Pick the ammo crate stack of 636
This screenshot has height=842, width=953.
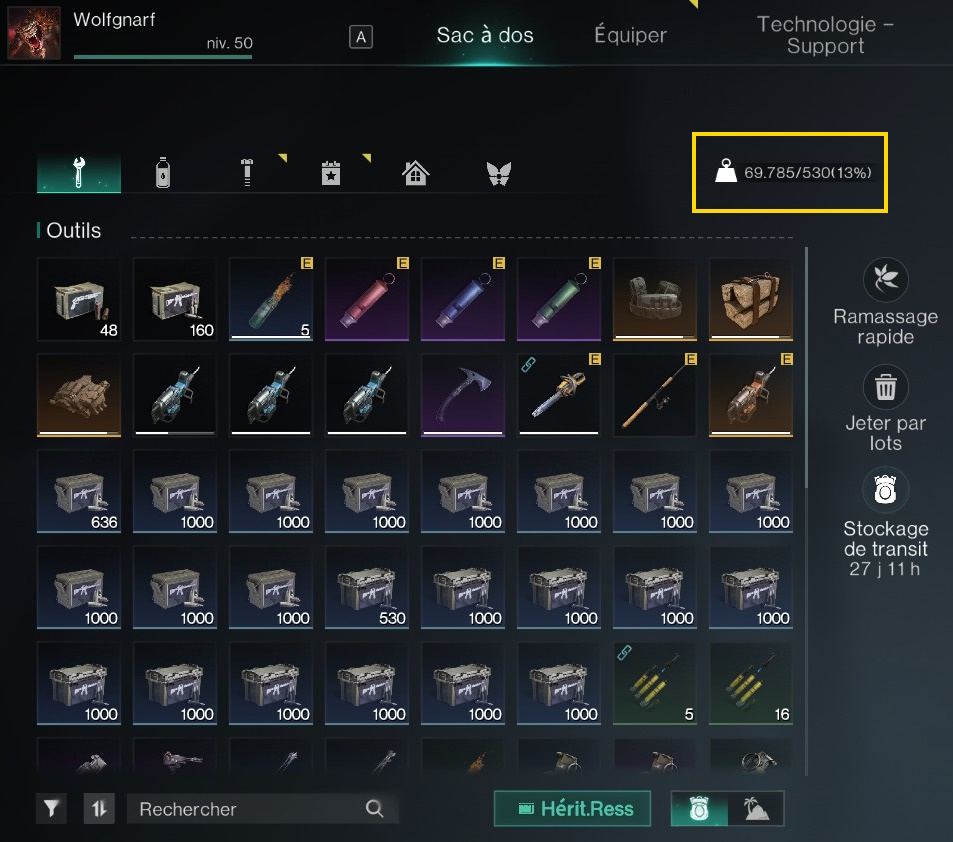point(78,489)
